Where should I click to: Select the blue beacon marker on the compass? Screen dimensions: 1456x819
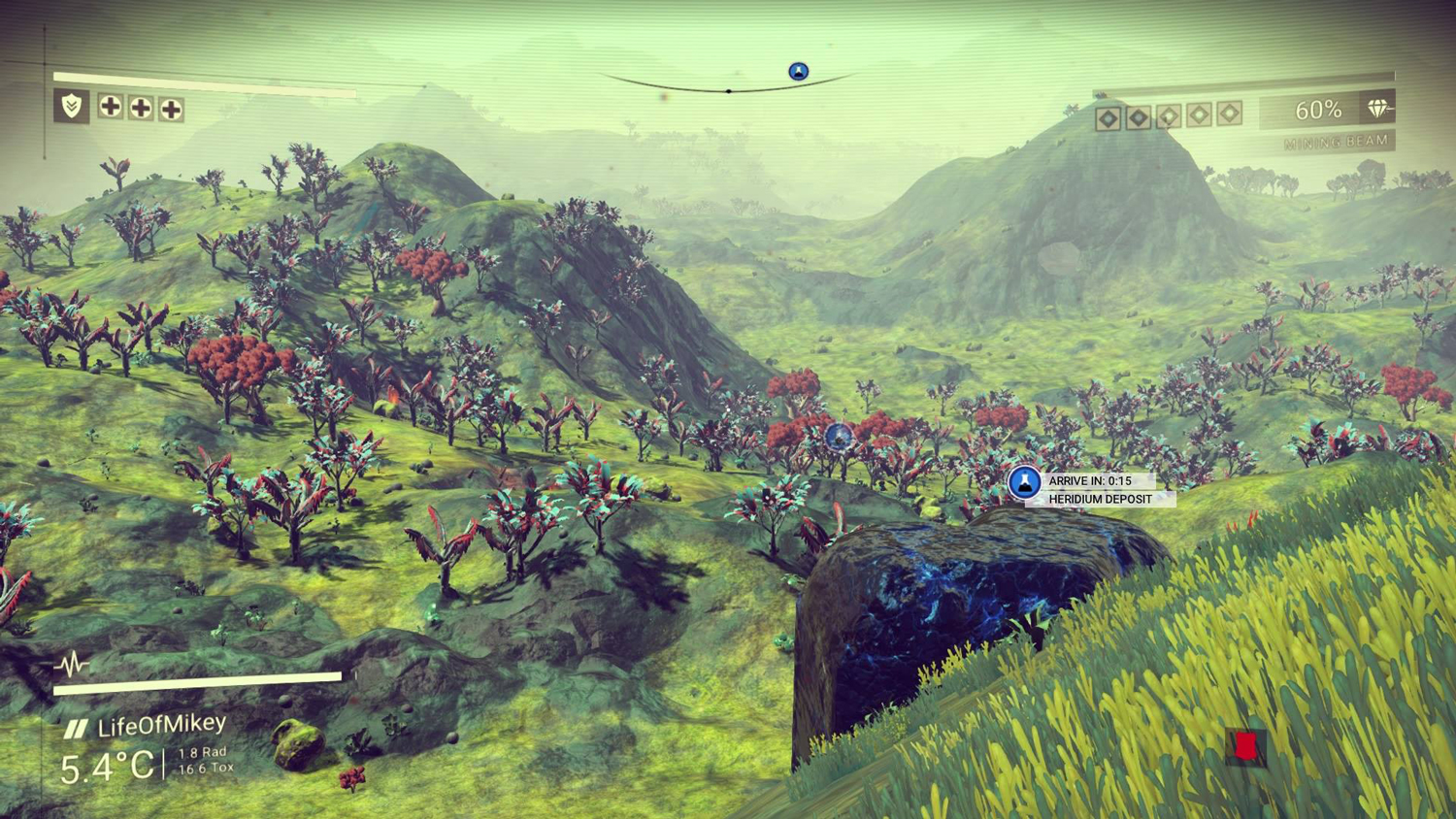(798, 71)
